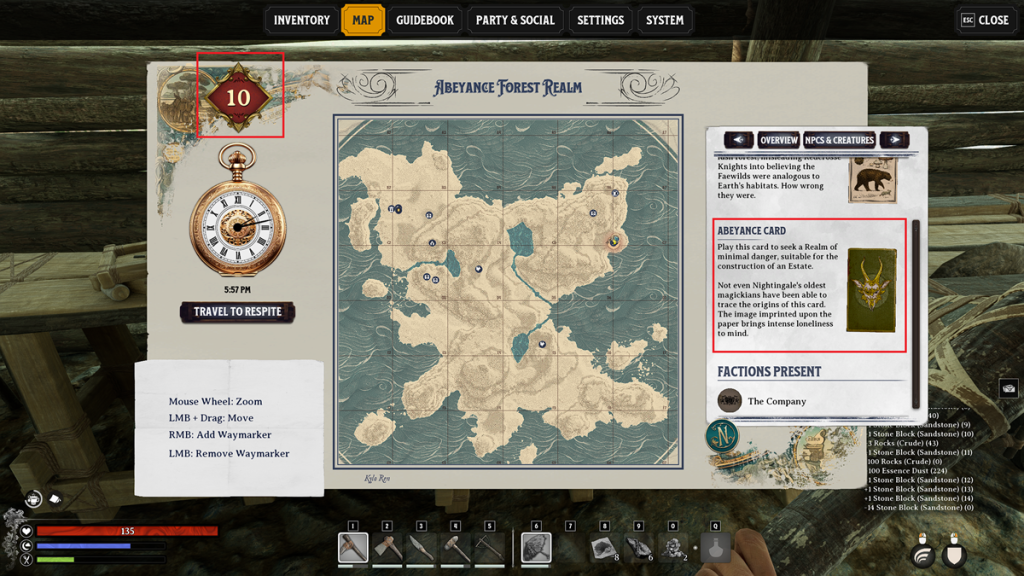This screenshot has width=1024, height=576.
Task: Click the right arrow in realm info panel
Action: (x=894, y=140)
